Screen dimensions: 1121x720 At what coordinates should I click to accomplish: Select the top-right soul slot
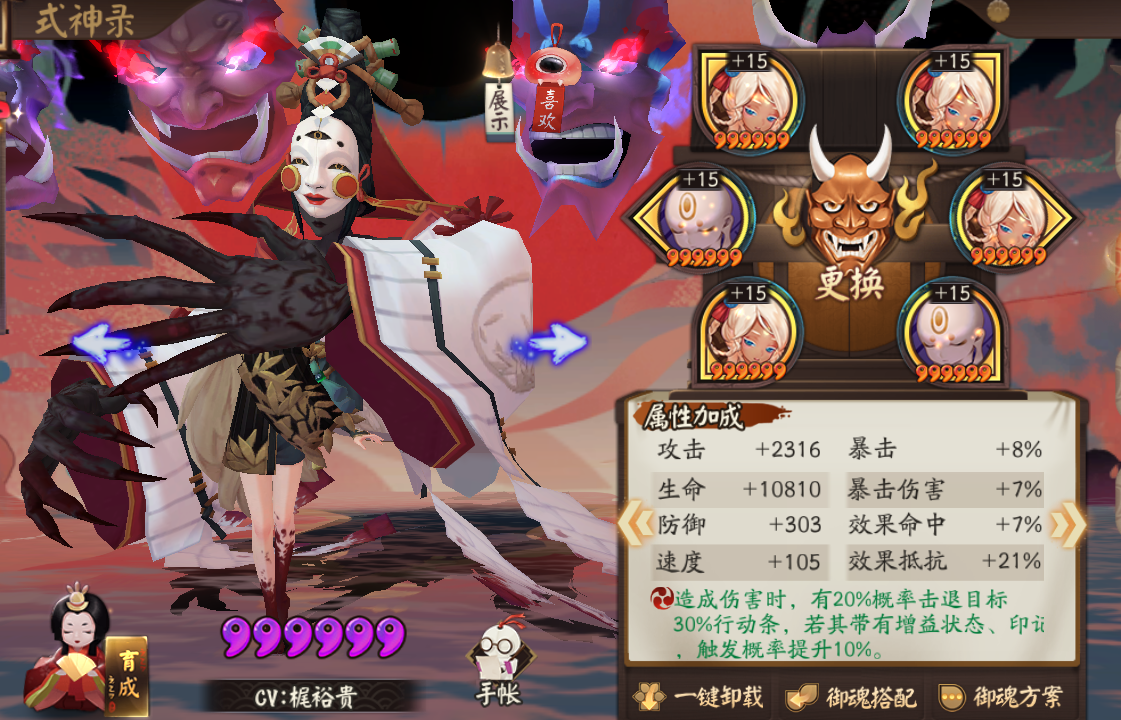952,100
